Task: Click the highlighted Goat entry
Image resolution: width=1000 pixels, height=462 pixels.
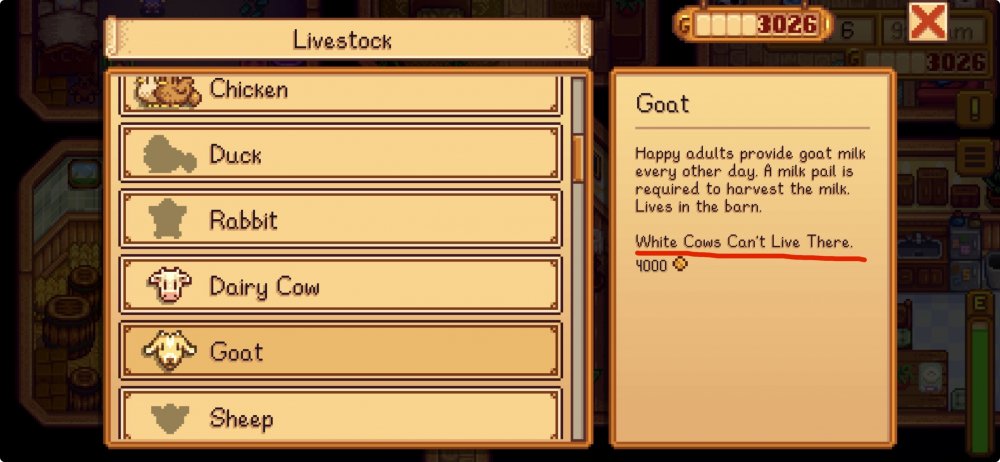Action: pos(339,352)
